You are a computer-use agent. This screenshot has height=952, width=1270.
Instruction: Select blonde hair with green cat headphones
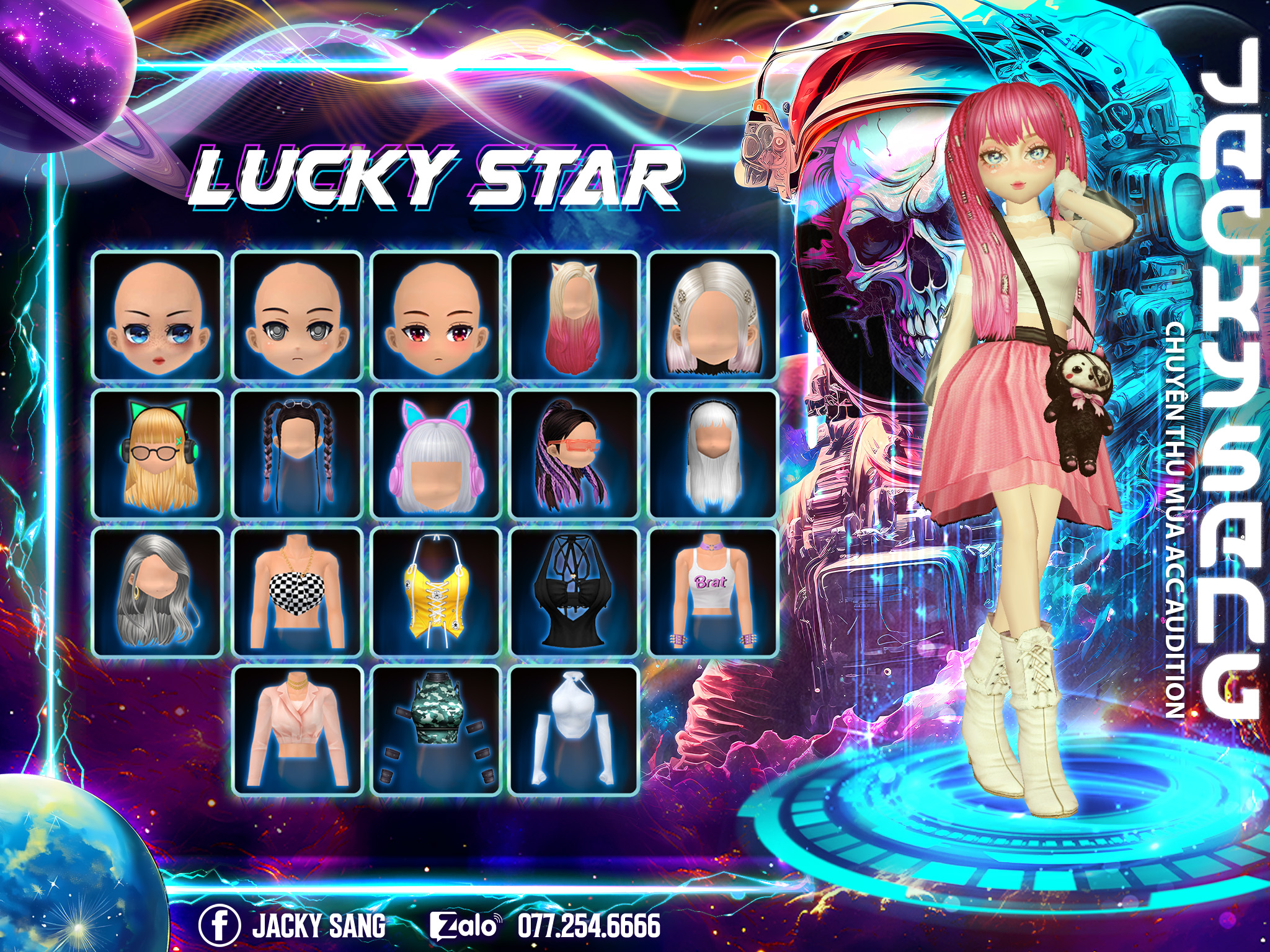pos(158,454)
